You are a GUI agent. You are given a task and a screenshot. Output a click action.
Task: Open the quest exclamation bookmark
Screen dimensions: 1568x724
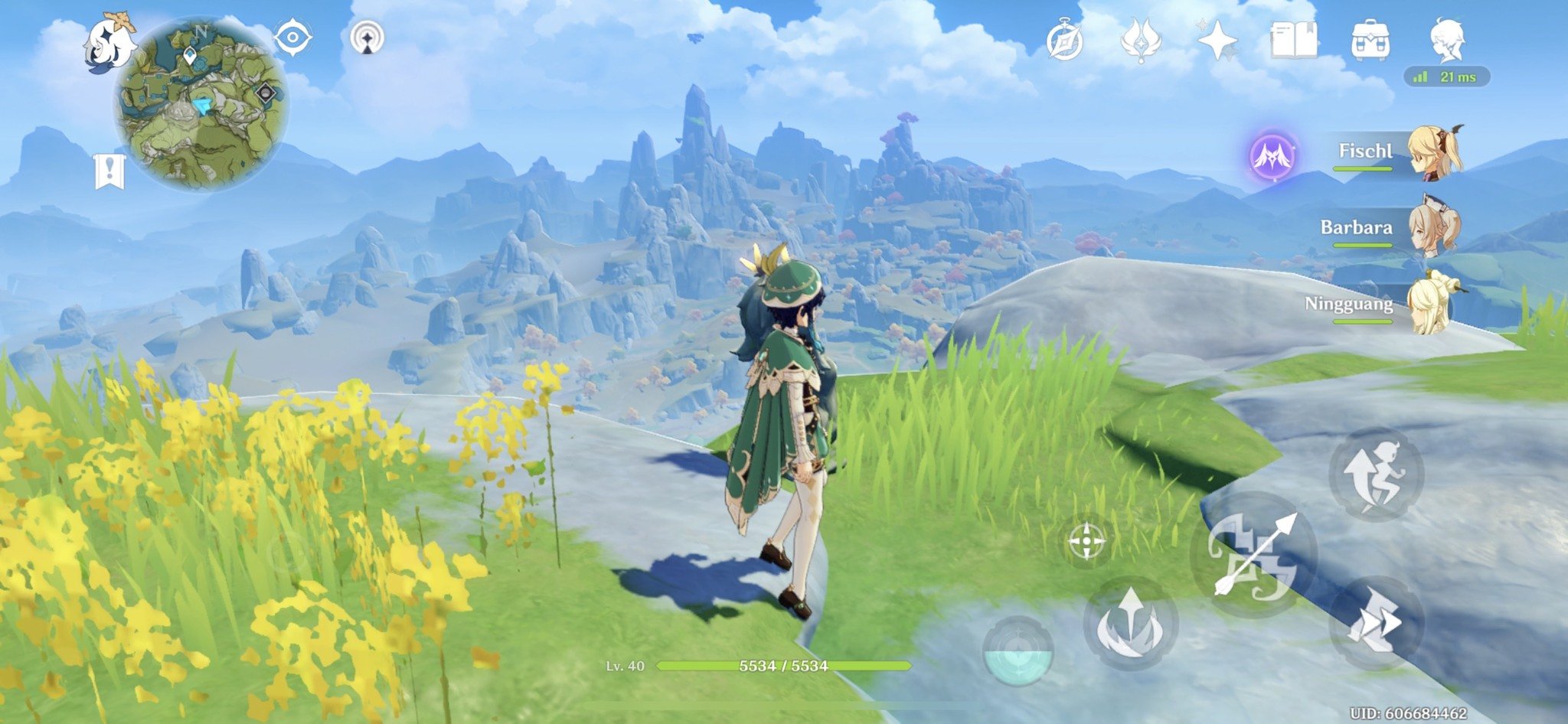pos(109,170)
